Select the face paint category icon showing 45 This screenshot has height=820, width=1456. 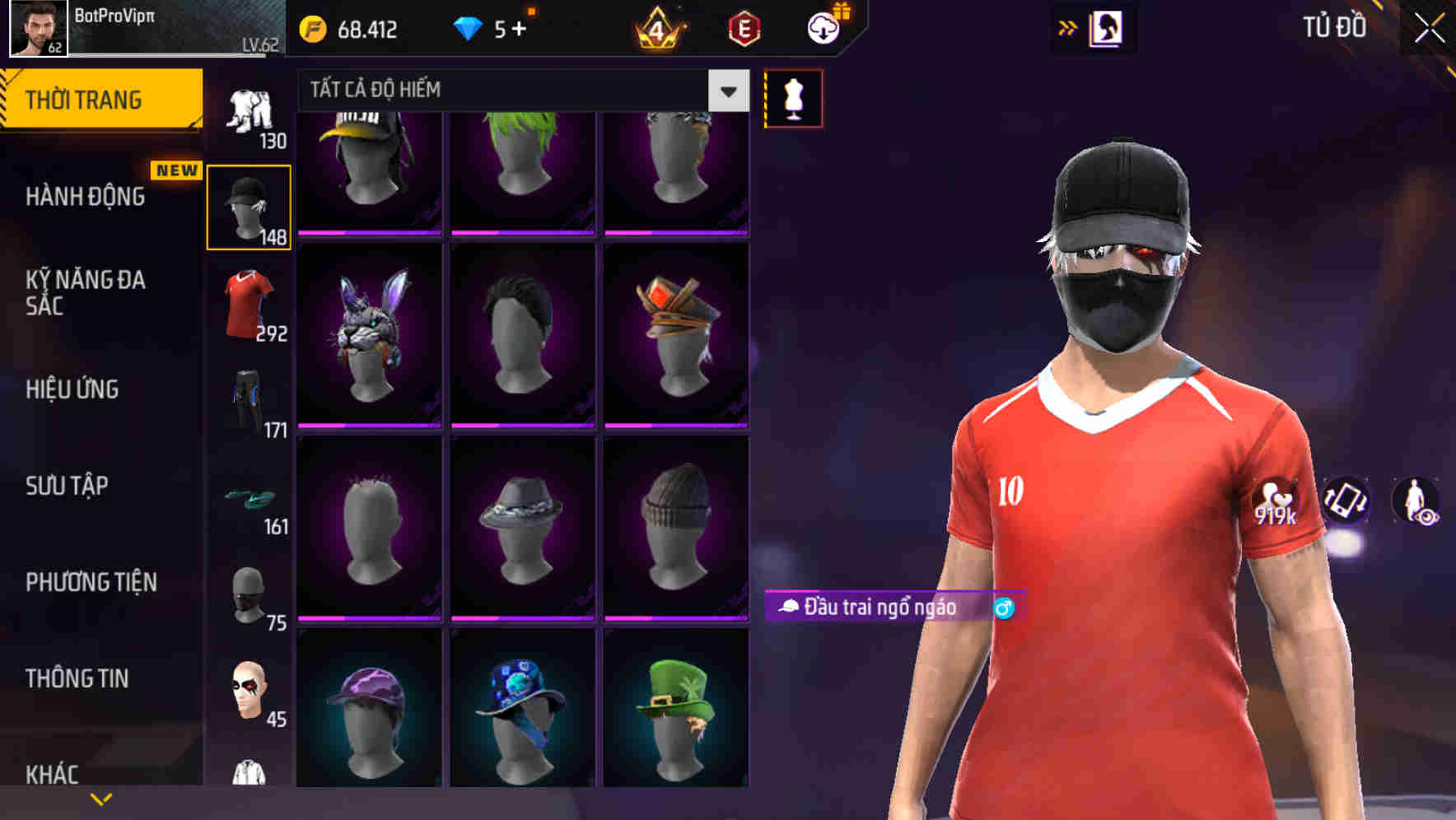[250, 692]
